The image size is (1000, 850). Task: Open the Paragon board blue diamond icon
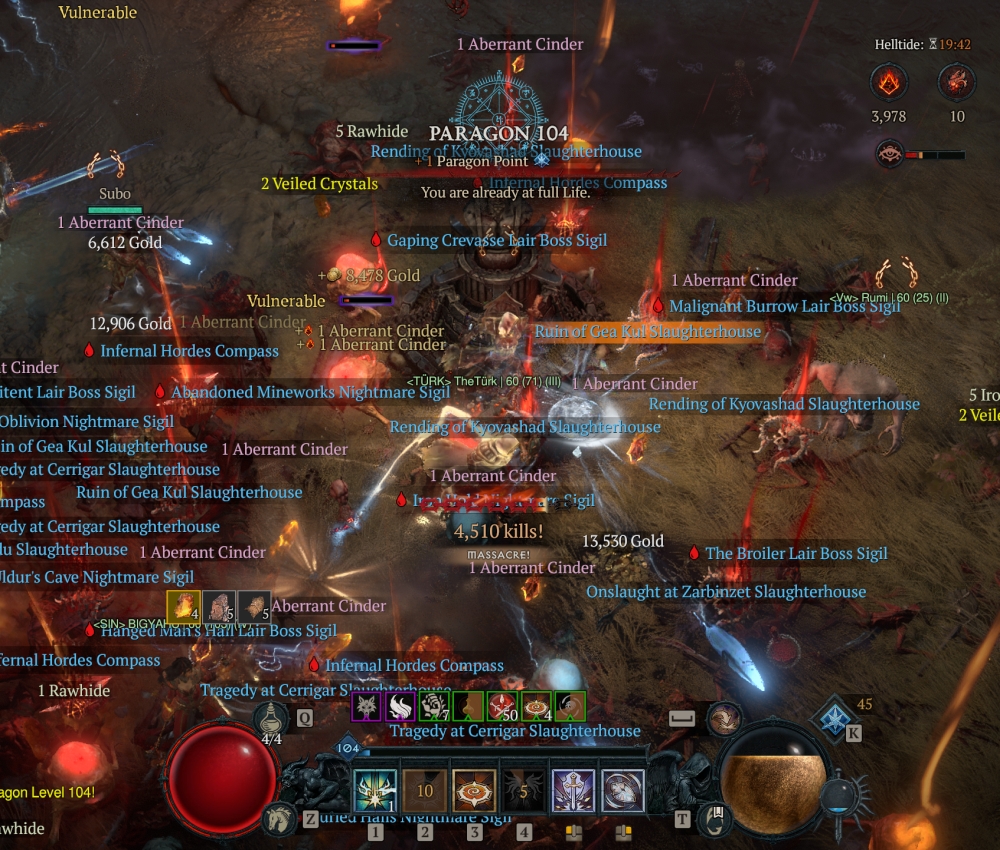click(x=831, y=720)
